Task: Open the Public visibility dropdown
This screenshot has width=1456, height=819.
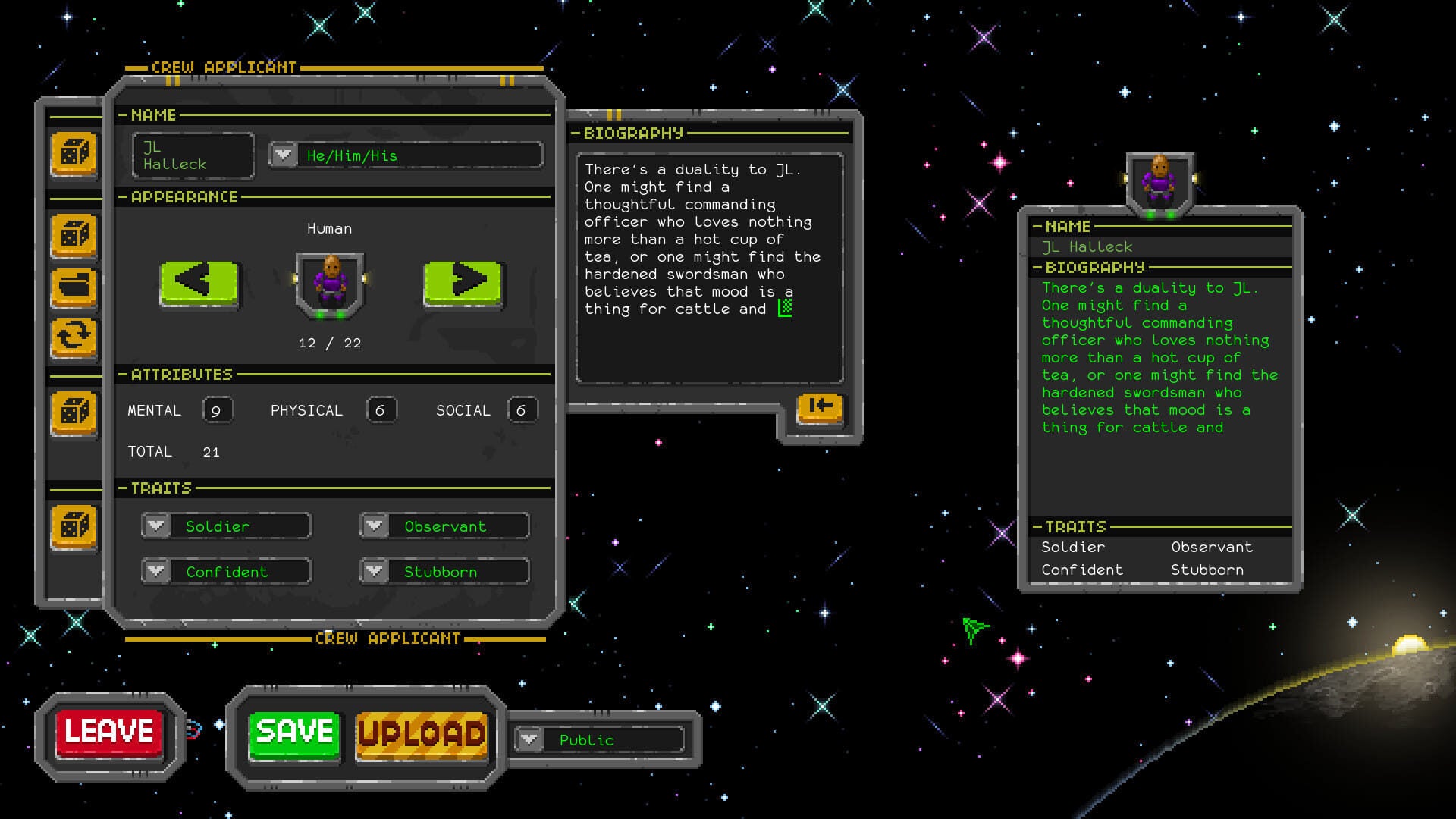Action: [x=529, y=739]
